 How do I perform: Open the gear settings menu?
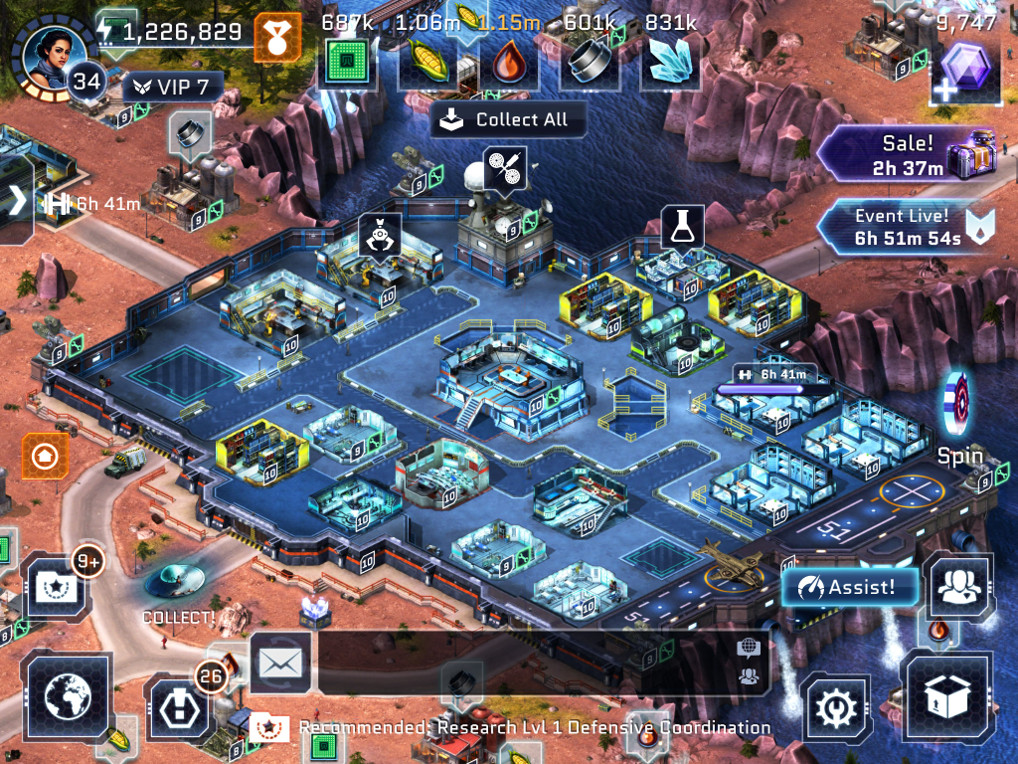836,708
